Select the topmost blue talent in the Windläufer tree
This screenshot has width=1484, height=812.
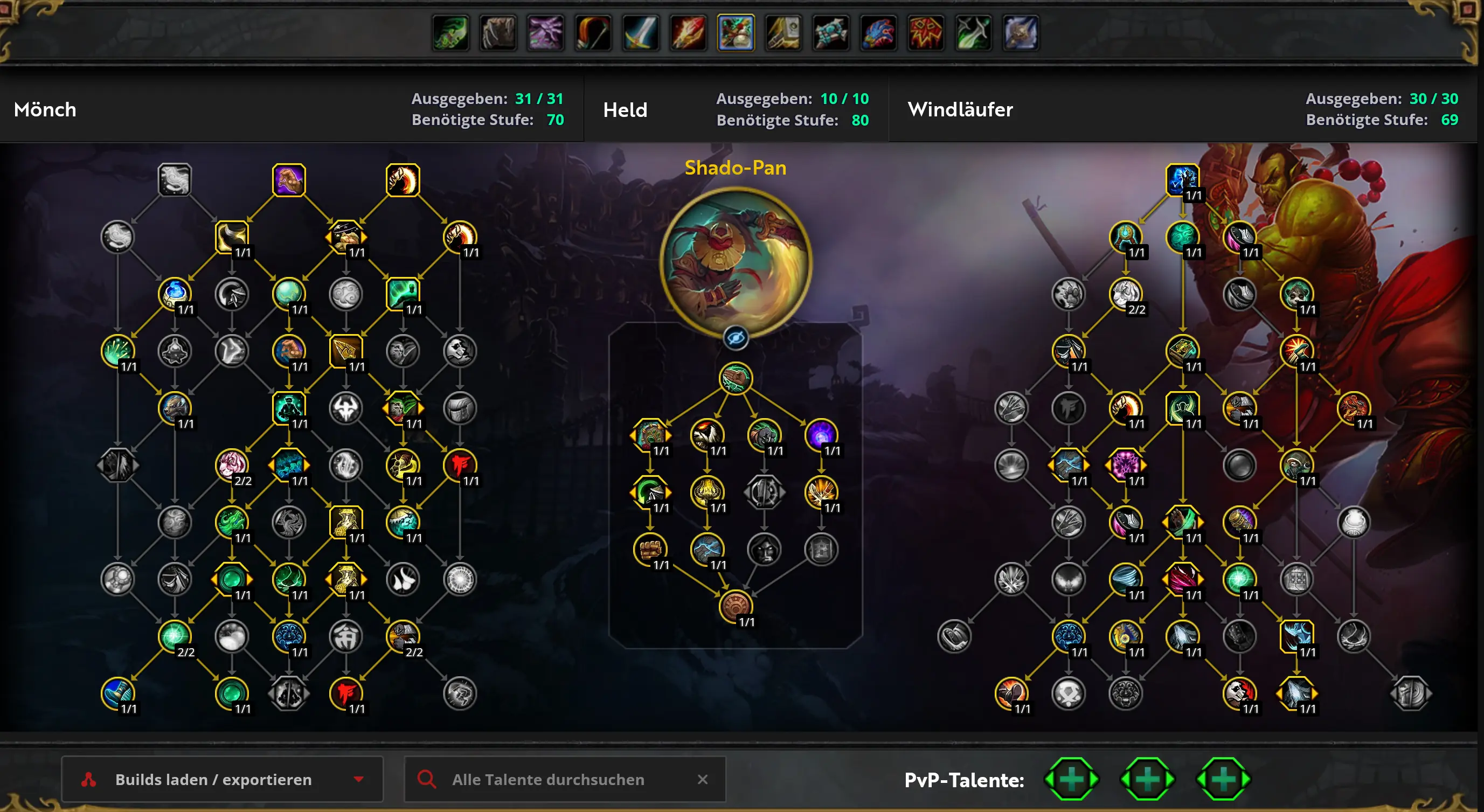coord(1182,181)
